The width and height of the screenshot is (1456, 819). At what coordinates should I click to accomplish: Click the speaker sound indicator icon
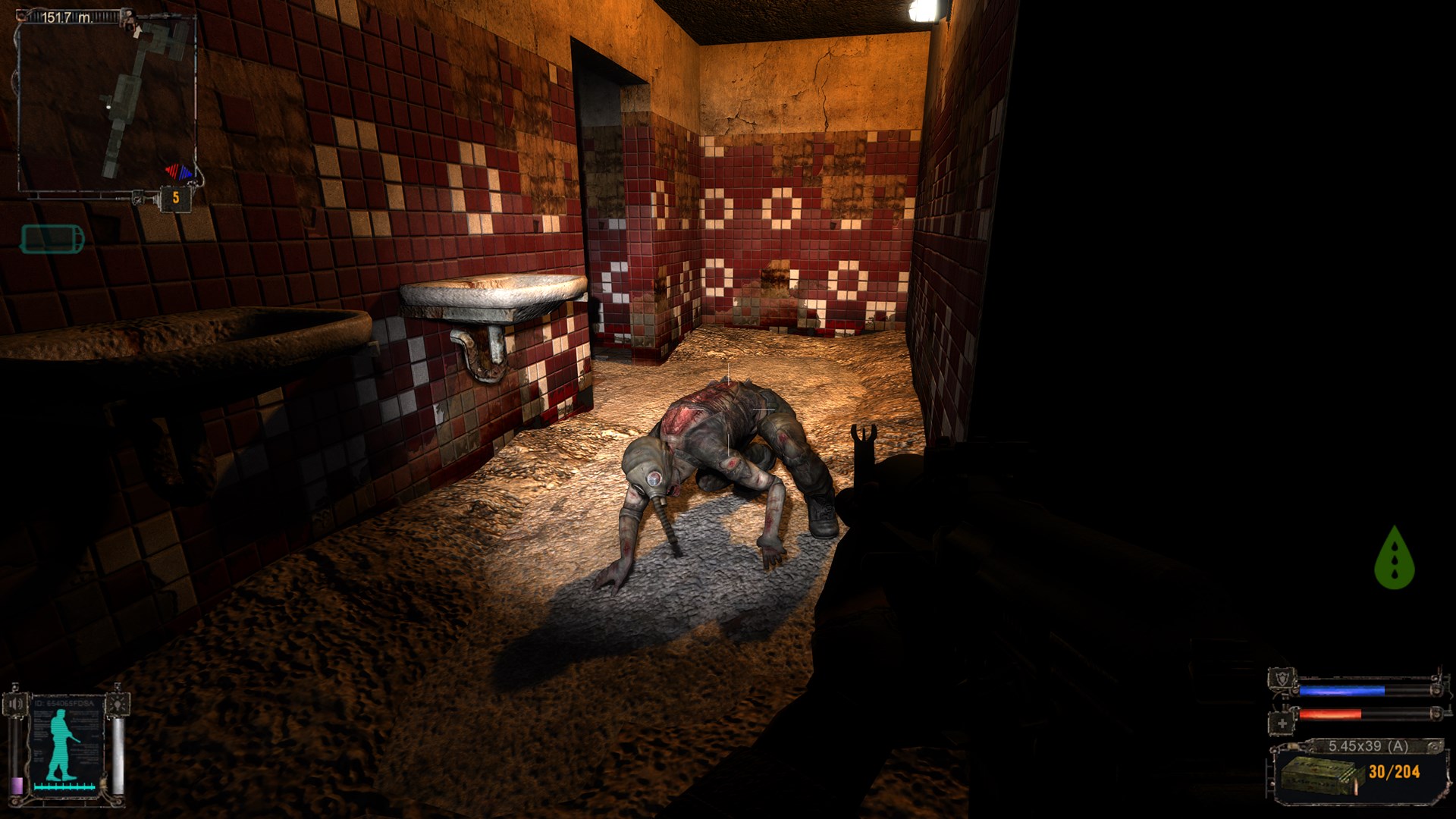16,703
